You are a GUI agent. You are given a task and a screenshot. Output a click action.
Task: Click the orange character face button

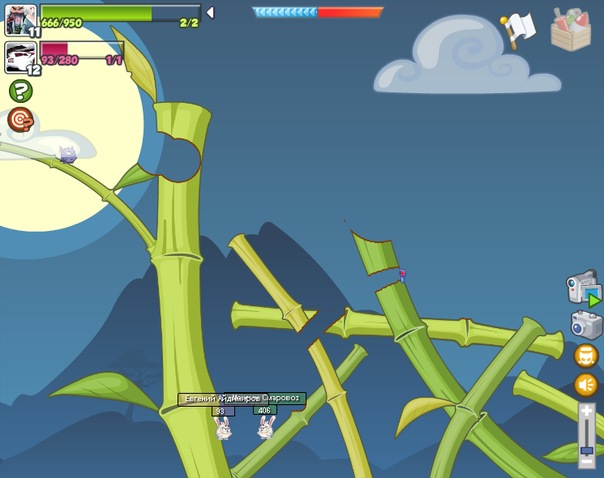pyautogui.click(x=586, y=355)
